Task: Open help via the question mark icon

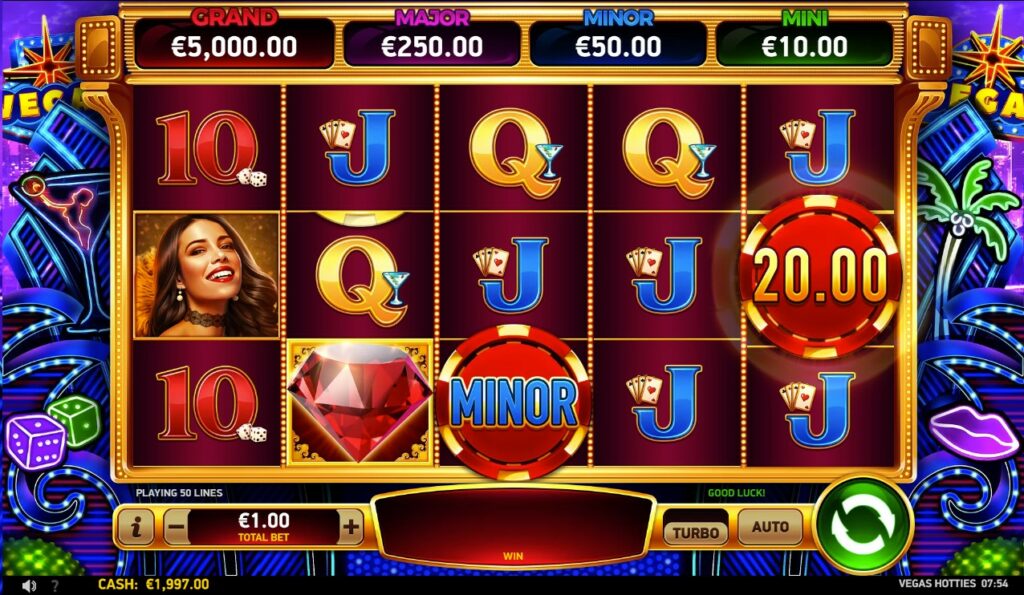Action: (x=55, y=585)
